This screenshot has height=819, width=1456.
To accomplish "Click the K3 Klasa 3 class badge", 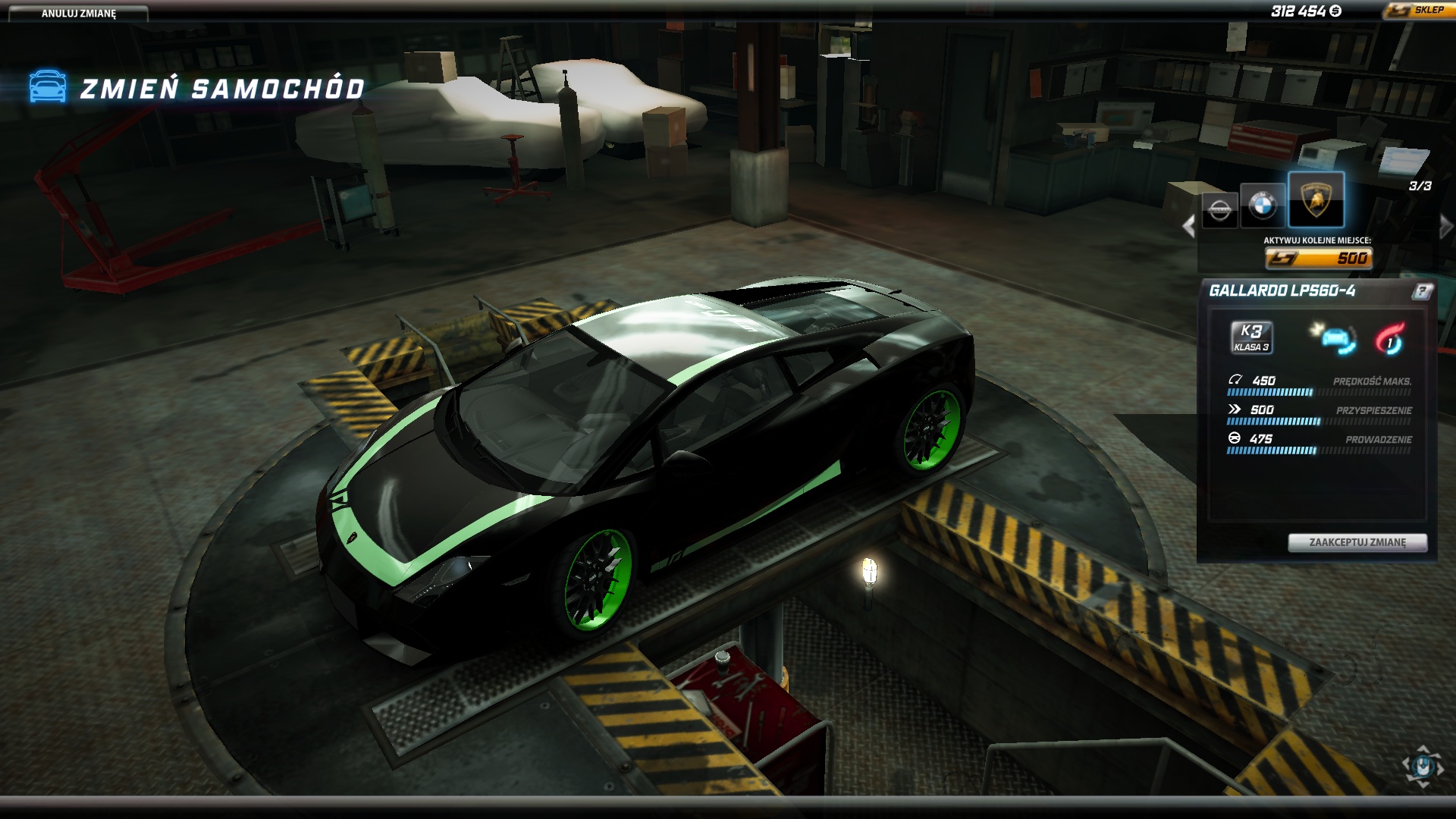I will point(1251,337).
